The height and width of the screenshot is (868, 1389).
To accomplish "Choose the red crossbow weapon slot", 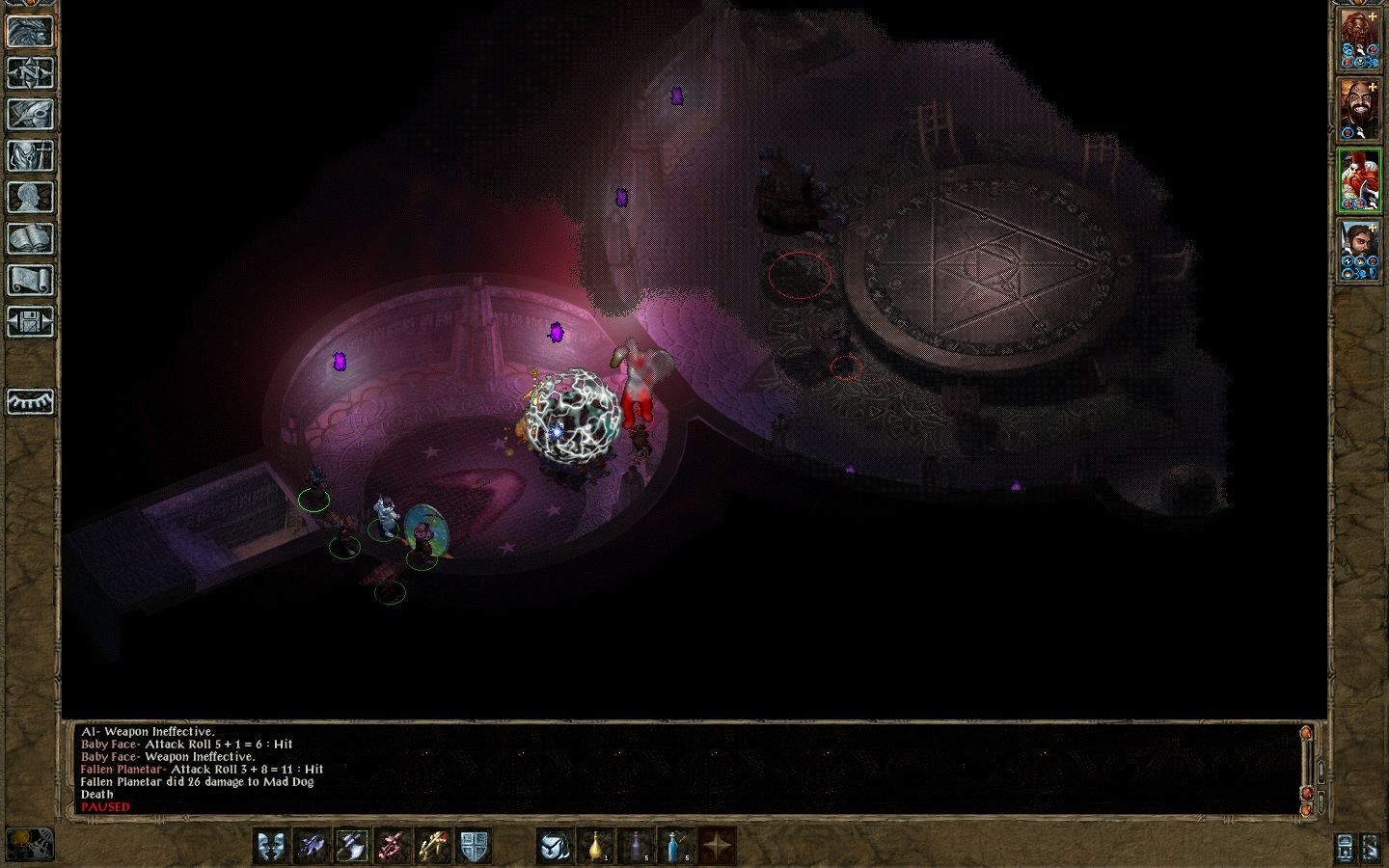I will pos(393,846).
